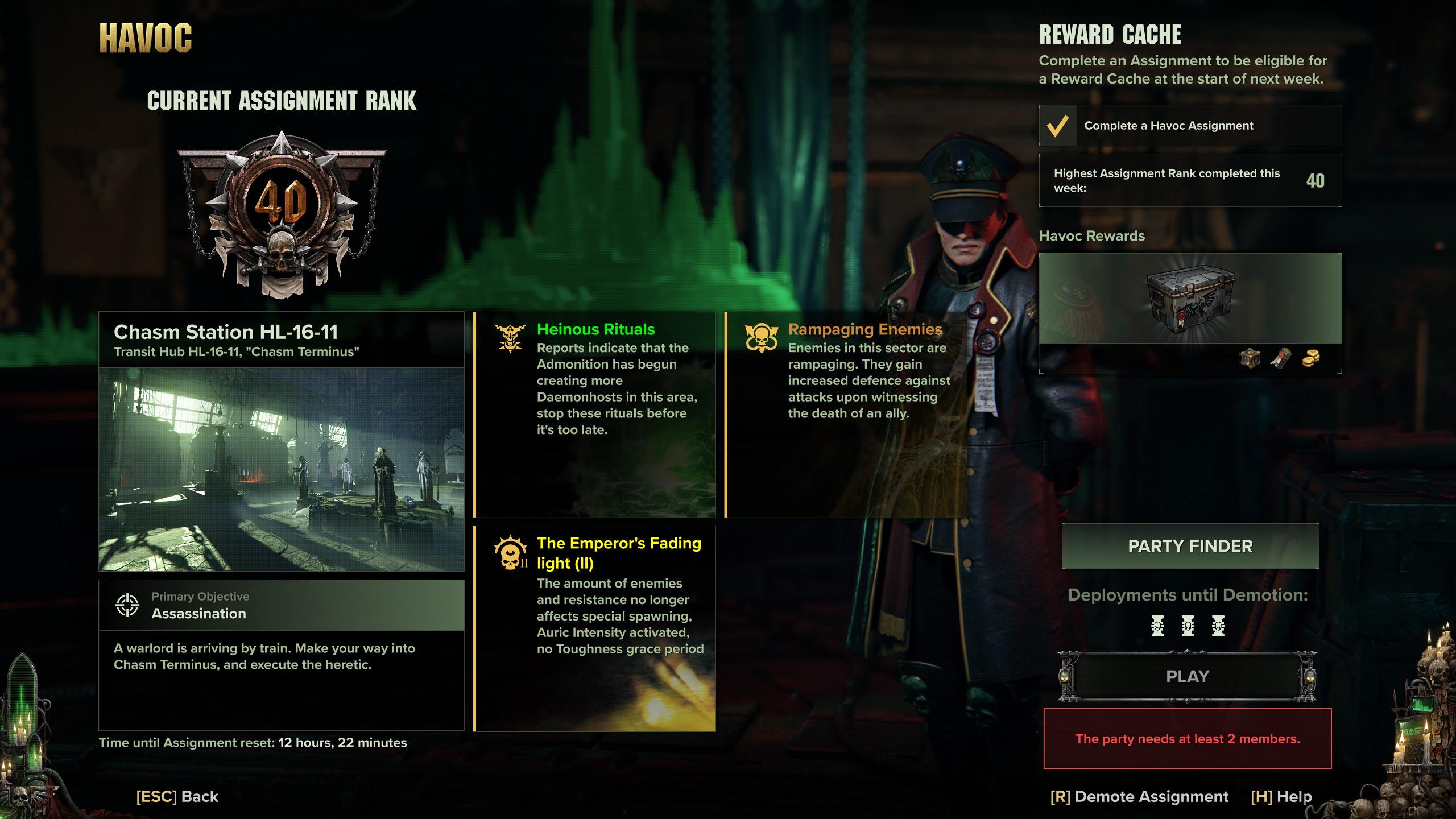Viewport: 1456px width, 819px height.
Task: Demote the current assignment
Action: pyautogui.click(x=1139, y=796)
